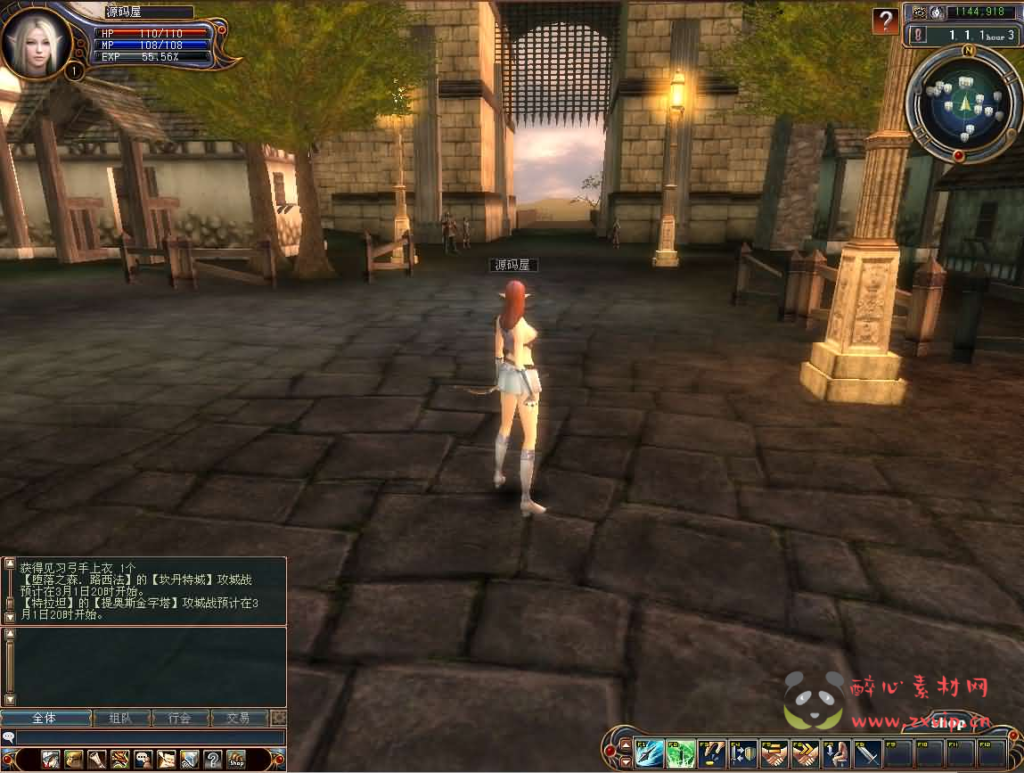The image size is (1024, 773).
Task: Select the 组队 chat tab
Action: 120,718
